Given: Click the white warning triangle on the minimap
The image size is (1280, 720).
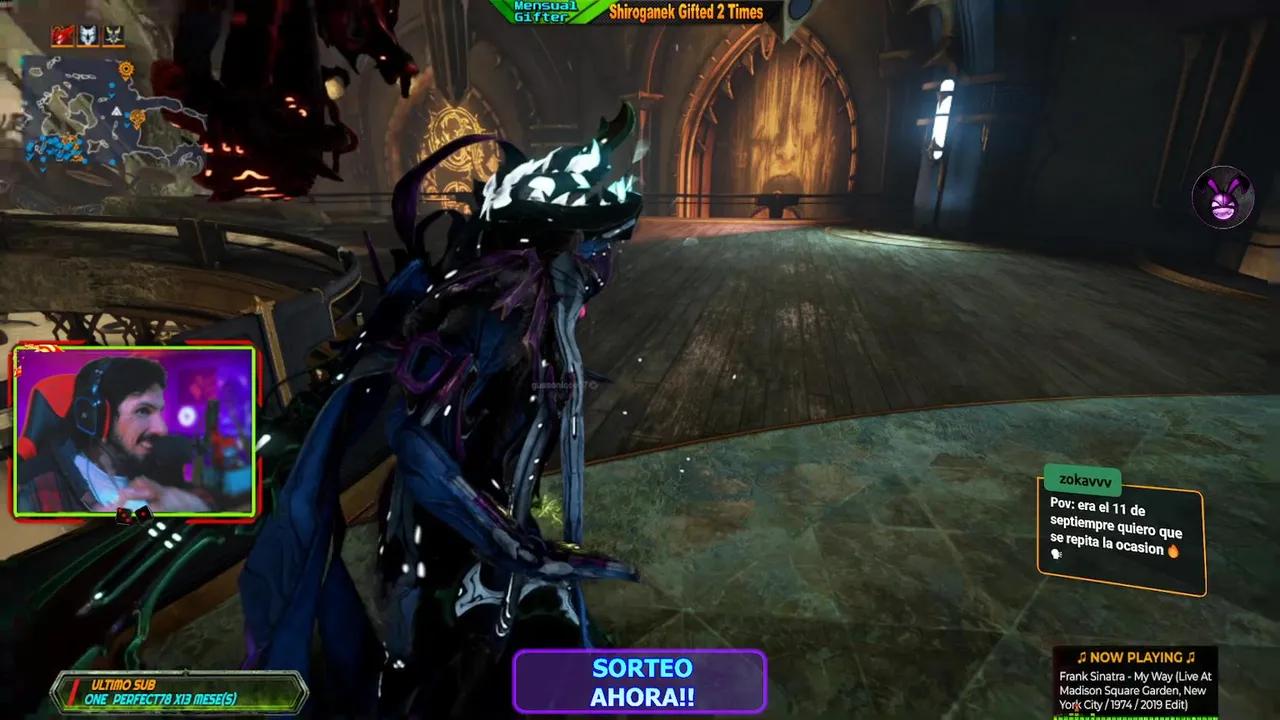Looking at the screenshot, I should pyautogui.click(x=117, y=110).
